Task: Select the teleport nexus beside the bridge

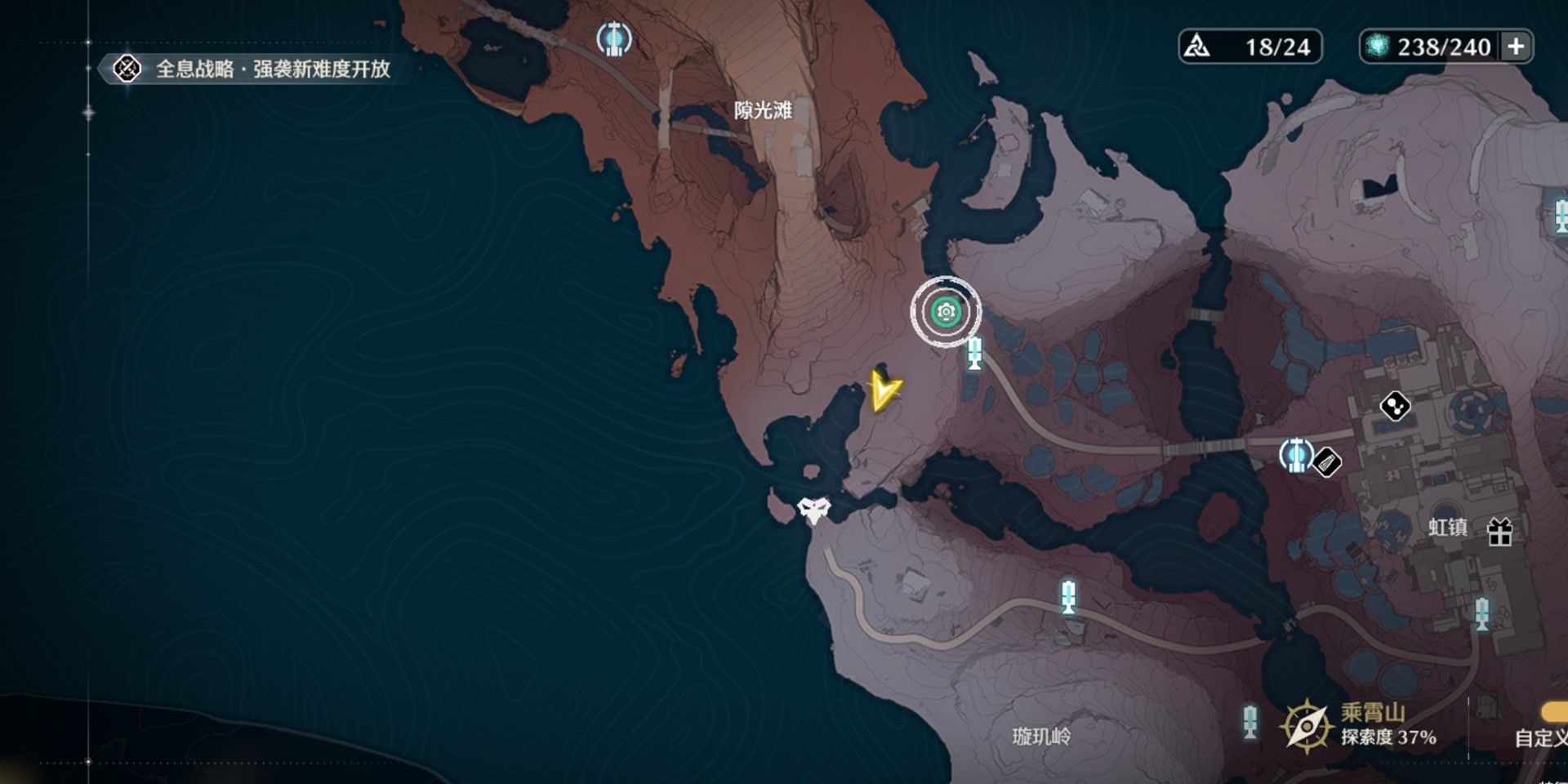Action: pos(1295,455)
